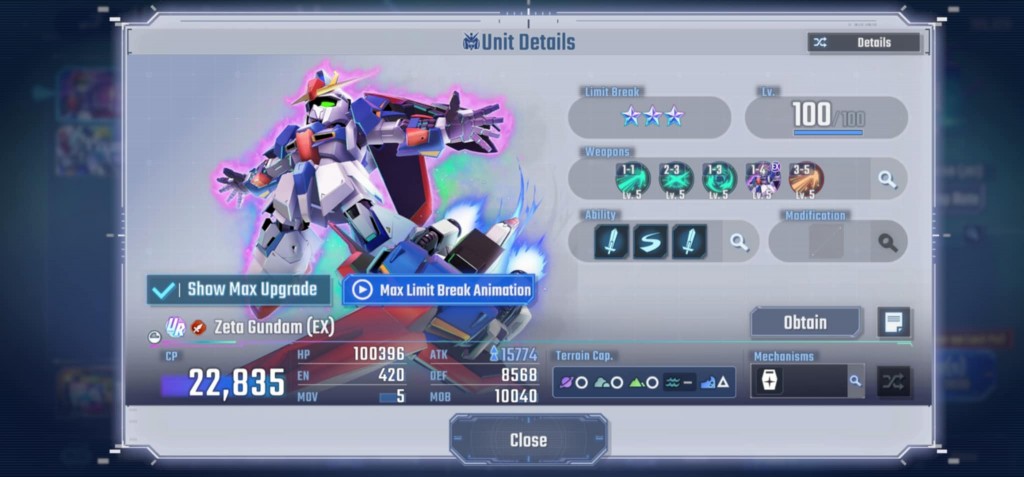
Task: Zoom into Mechanisms with the magnifier
Action: (x=855, y=381)
